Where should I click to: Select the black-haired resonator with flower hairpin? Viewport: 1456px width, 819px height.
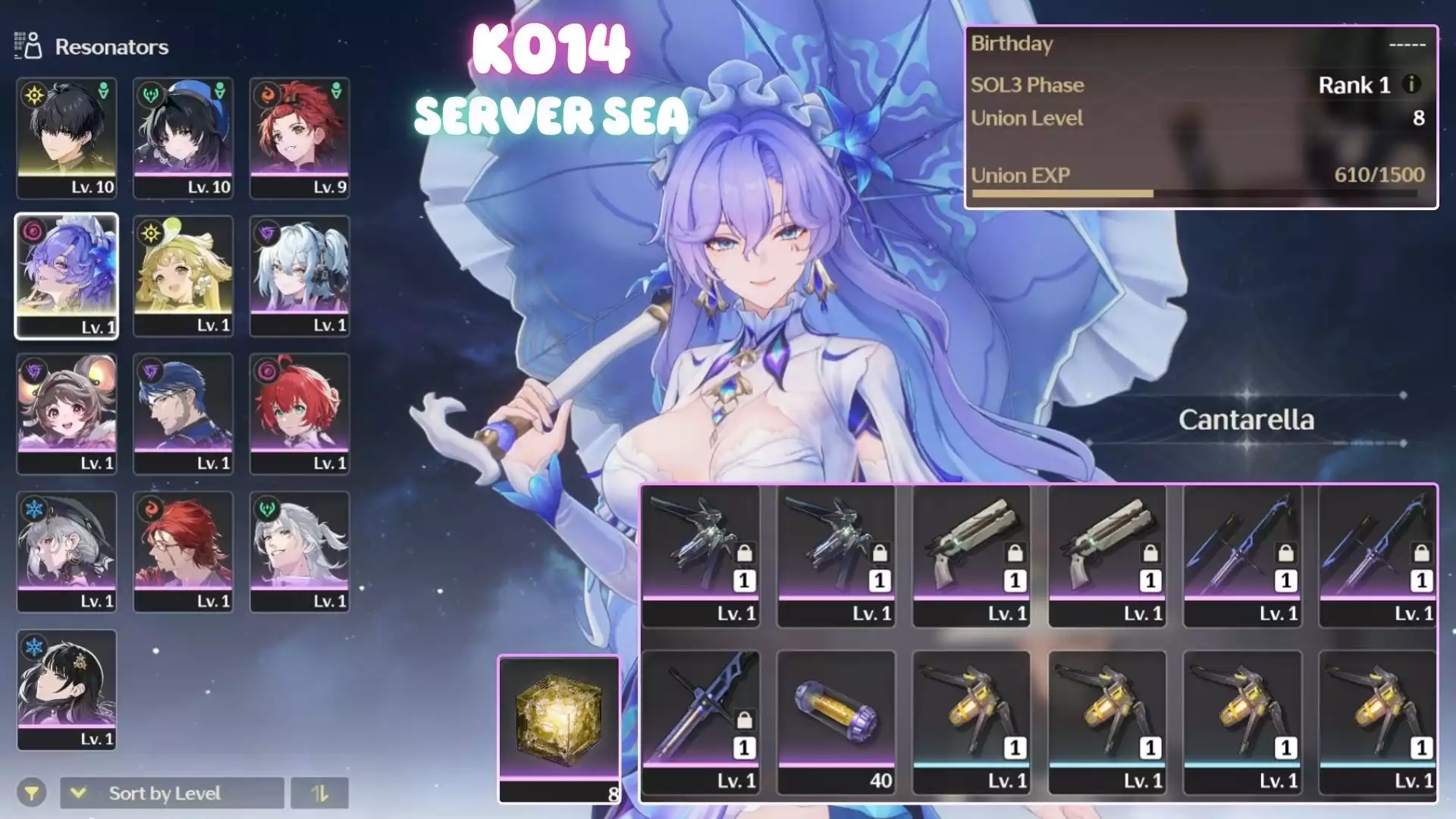(67, 689)
